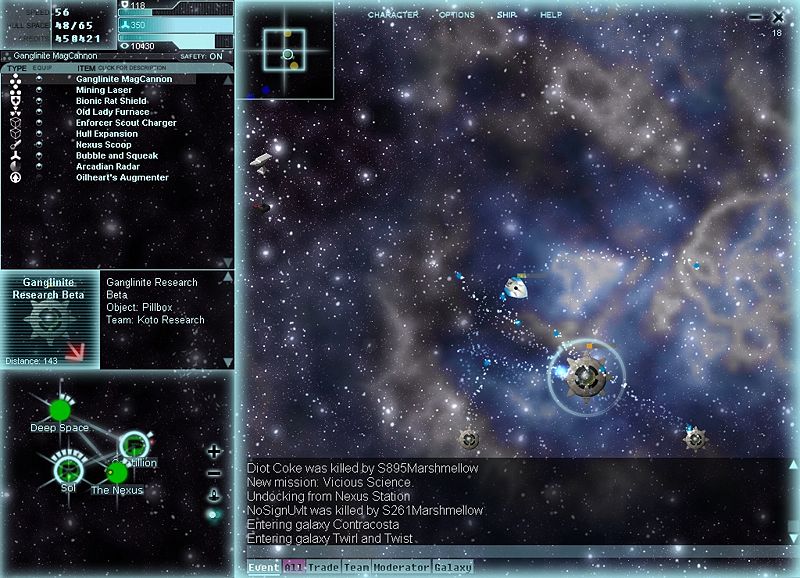
Task: Zoom in the galaxy map
Action: (x=213, y=452)
